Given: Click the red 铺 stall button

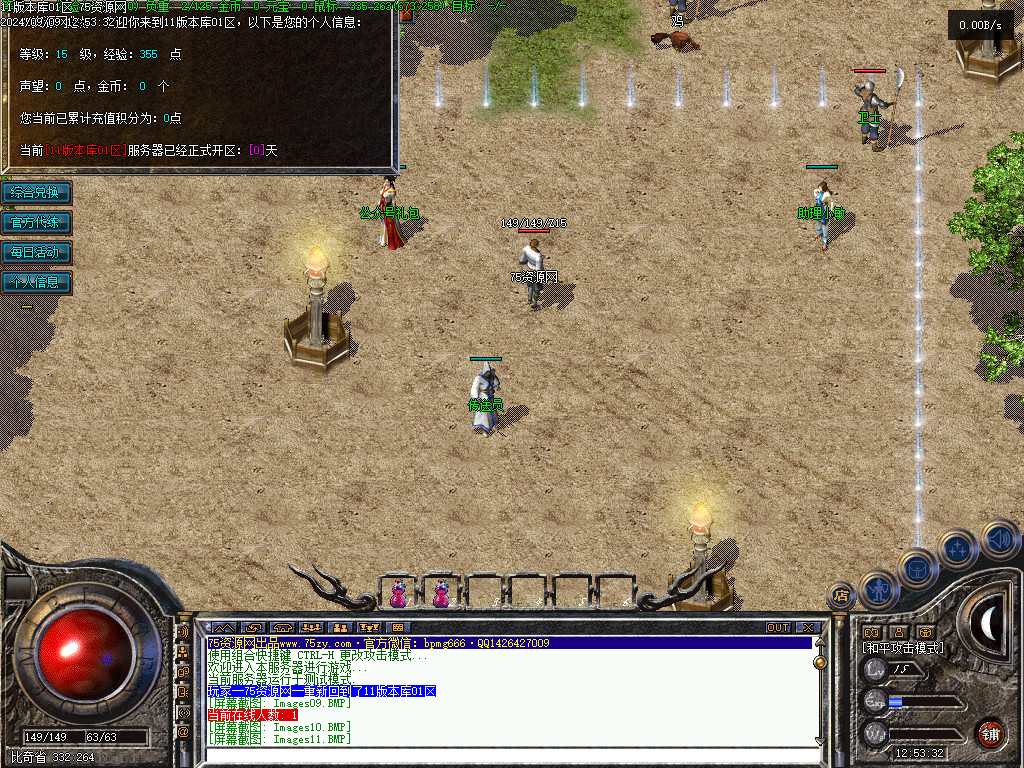Looking at the screenshot, I should point(990,733).
